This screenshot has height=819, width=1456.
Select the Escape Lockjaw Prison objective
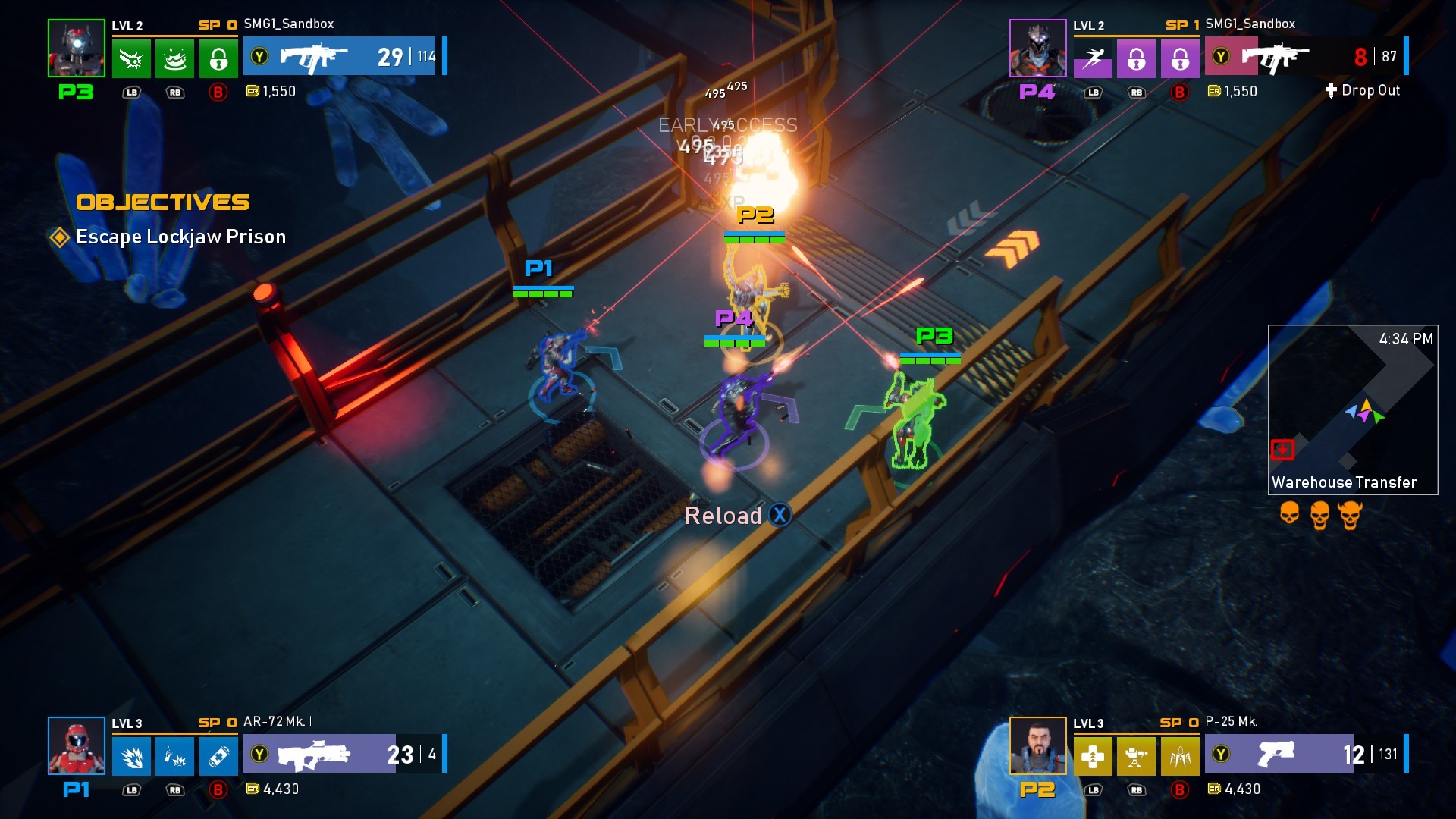pos(180,237)
